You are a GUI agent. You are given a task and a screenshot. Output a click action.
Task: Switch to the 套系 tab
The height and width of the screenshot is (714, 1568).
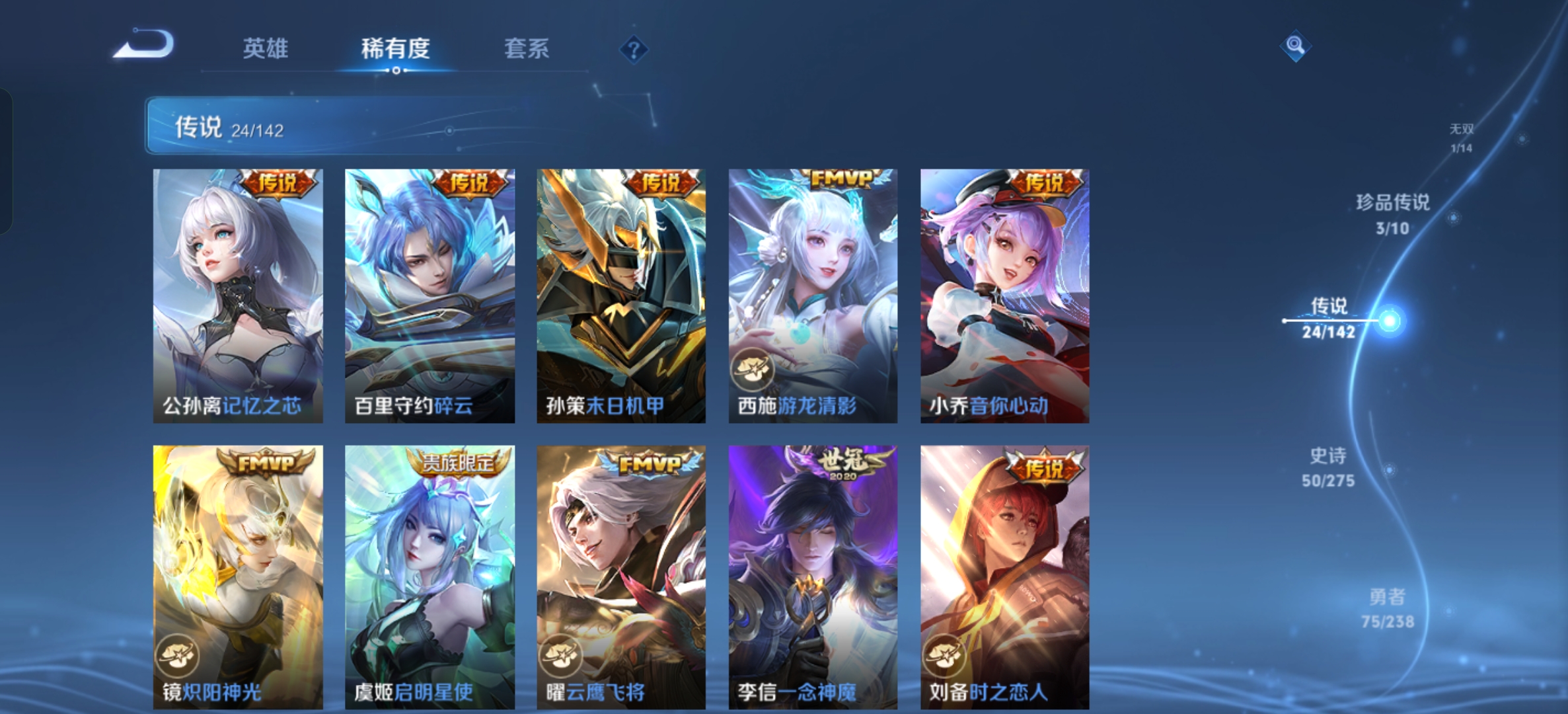coord(527,50)
